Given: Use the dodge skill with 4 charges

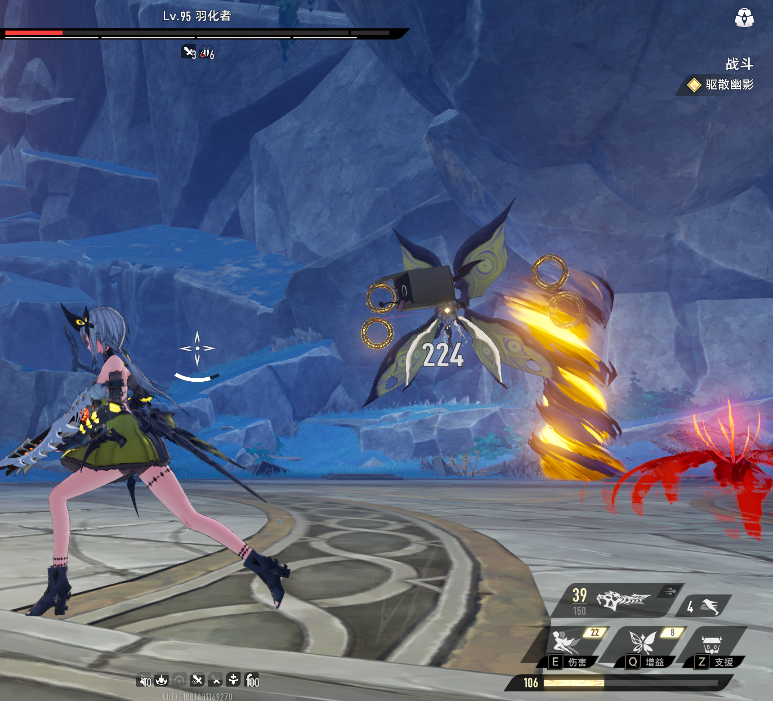Looking at the screenshot, I should pos(704,605).
